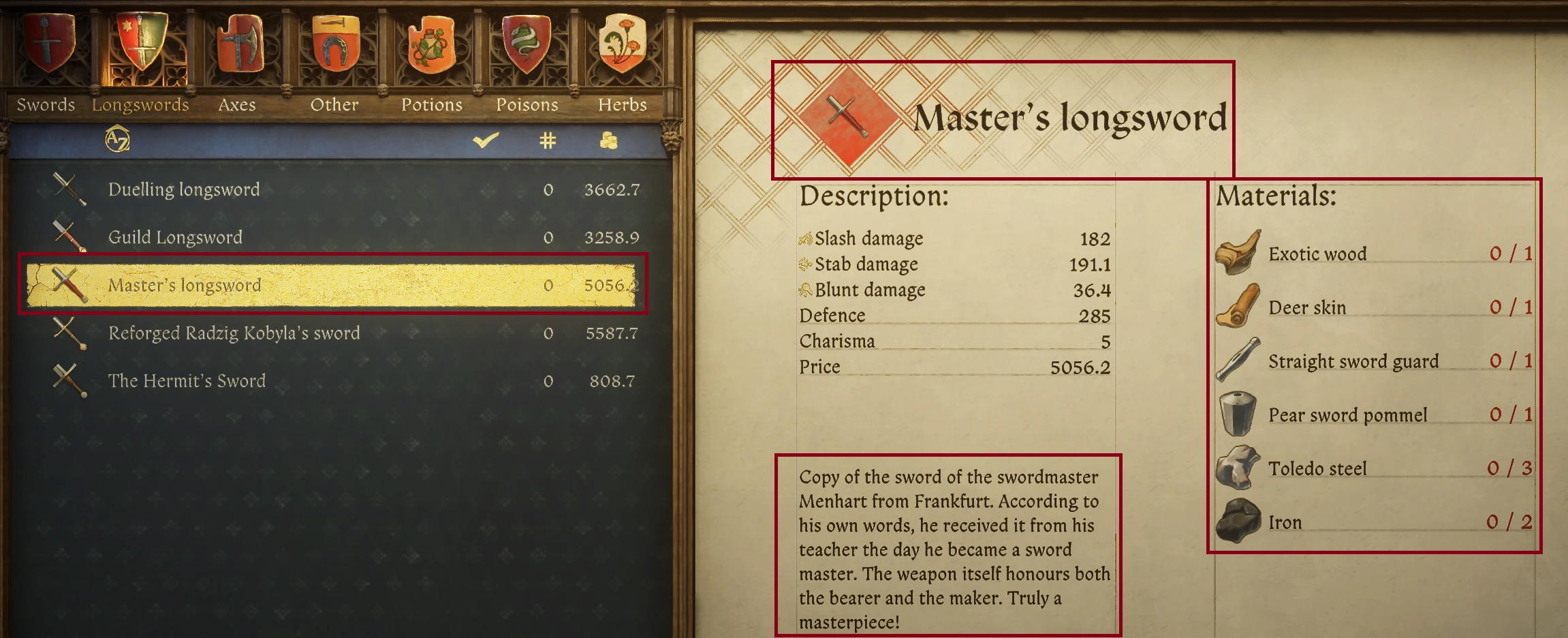The height and width of the screenshot is (638, 1568).
Task: Select the Duelling longsword recipe
Action: click(x=184, y=189)
